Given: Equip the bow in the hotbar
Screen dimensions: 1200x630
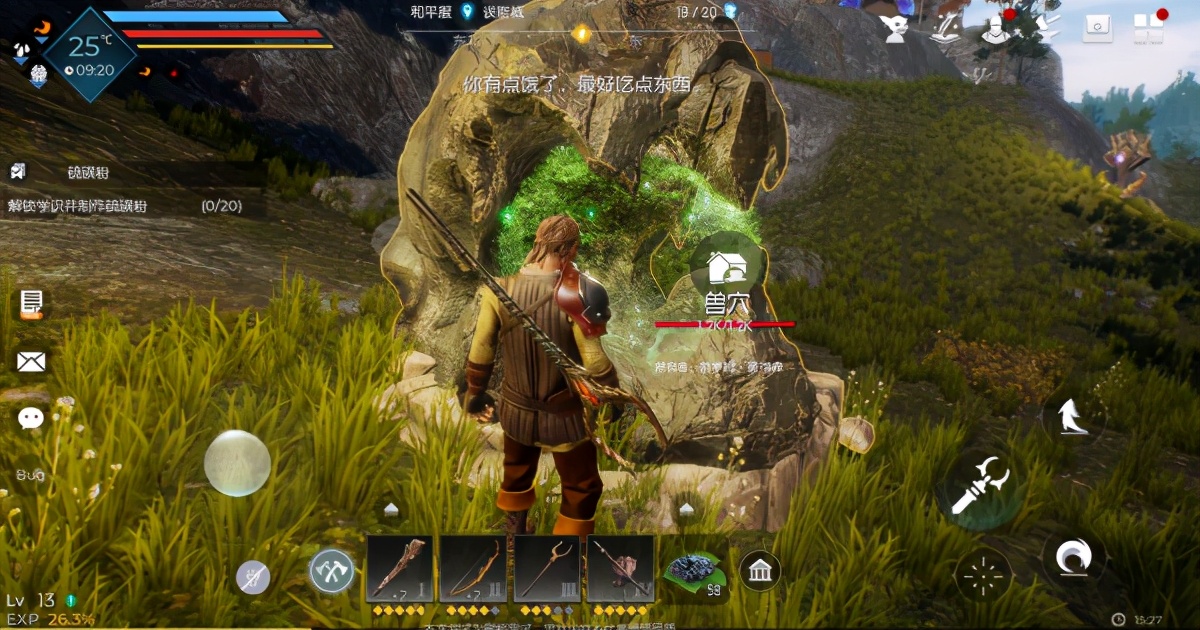Looking at the screenshot, I should coord(473,569).
